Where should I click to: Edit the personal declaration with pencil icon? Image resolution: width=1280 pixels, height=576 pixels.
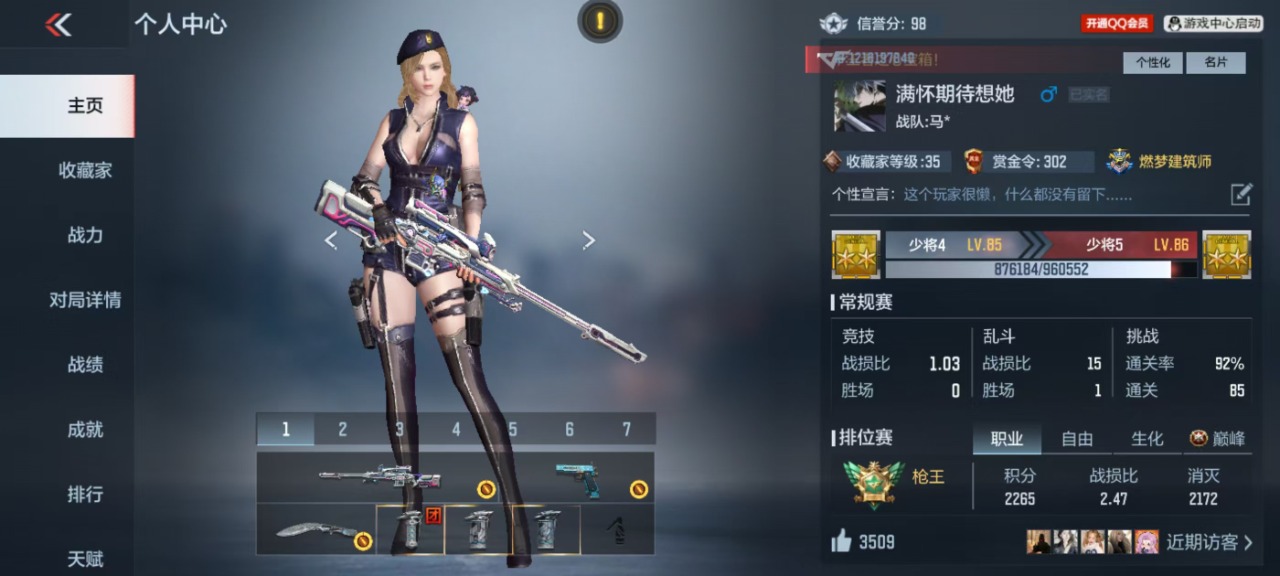[1240, 194]
